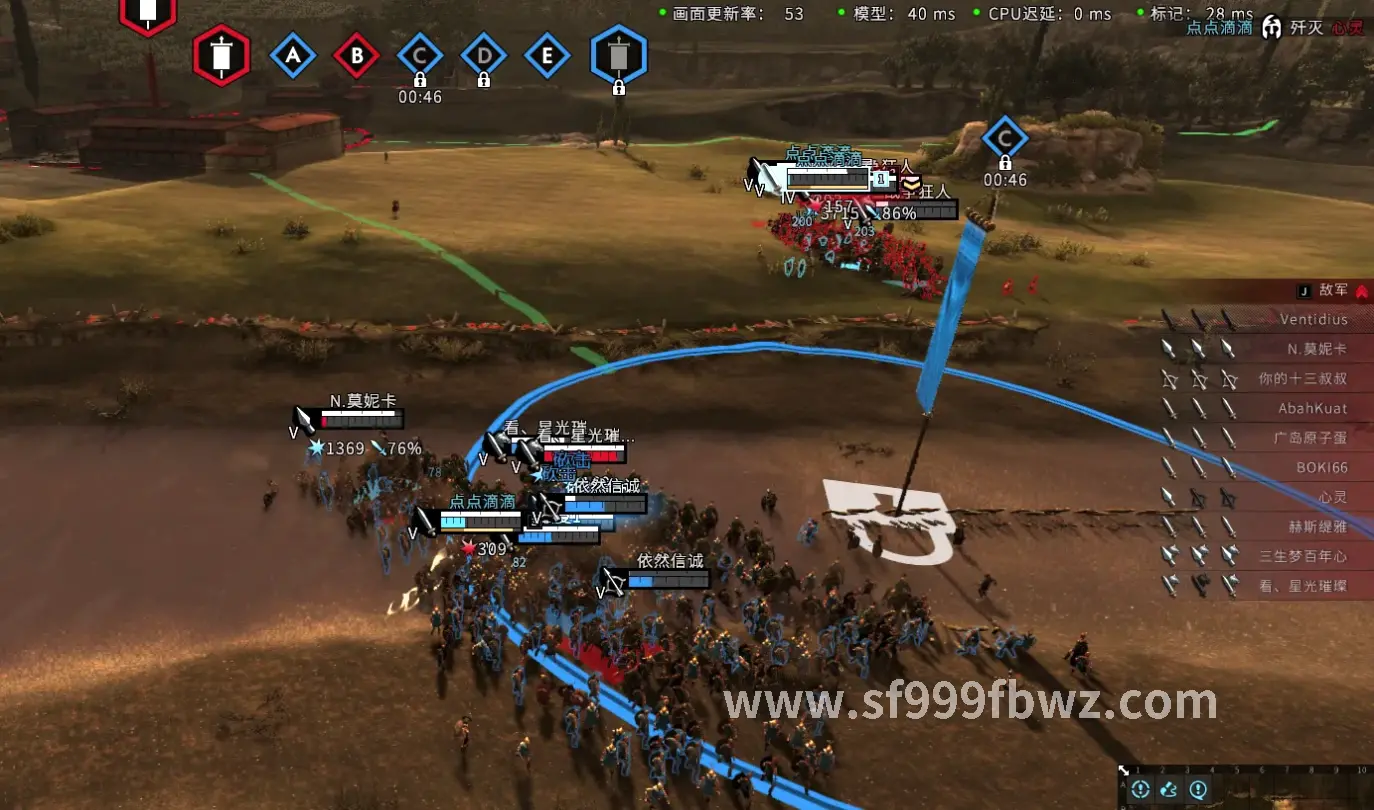Image resolution: width=1374 pixels, height=810 pixels.
Task: Click the locked blue base banner hexagon
Action: [619, 54]
